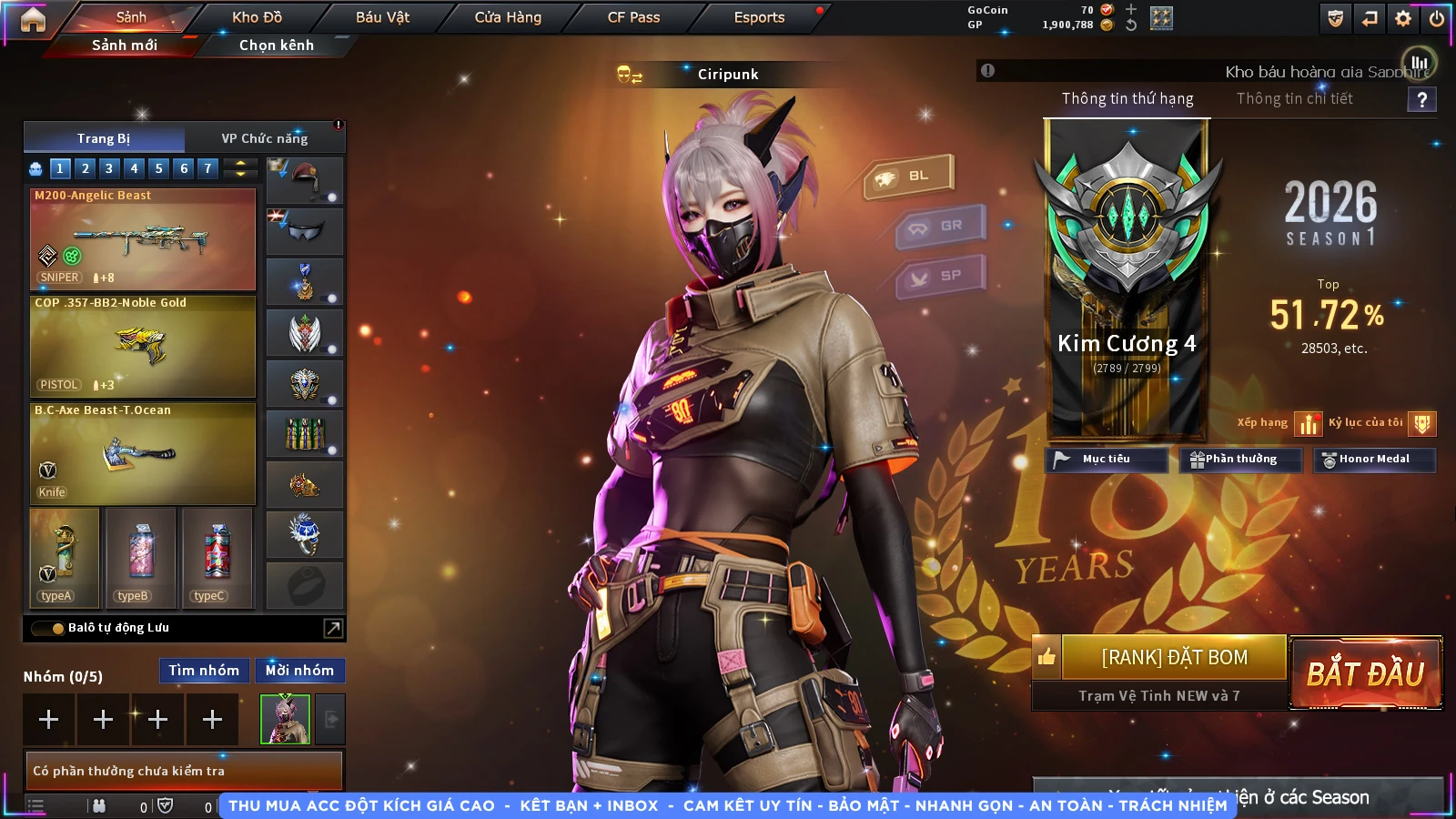Screen dimensions: 1456x819
Task: Select the M200-Angelic Beast sniper slot
Action: point(143,239)
